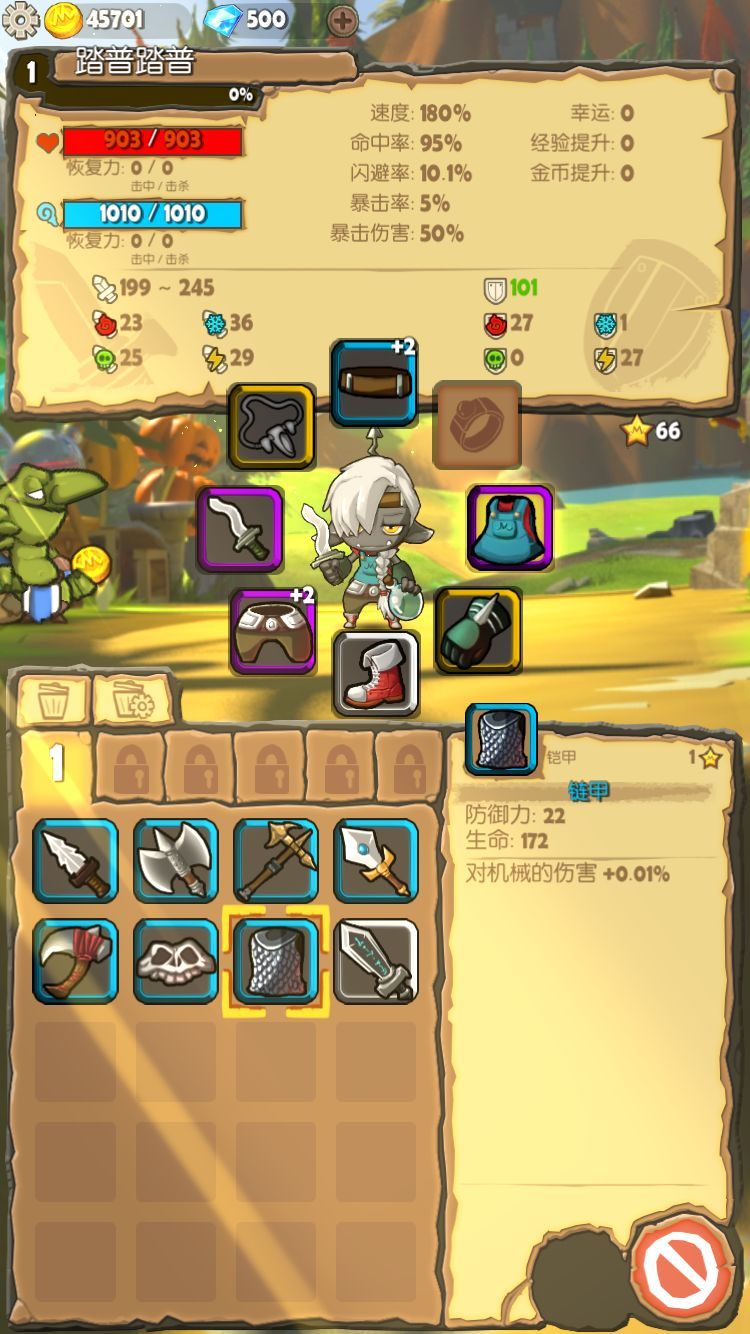Open settings with the gear icon
This screenshot has width=750, height=1334.
pos(20,20)
